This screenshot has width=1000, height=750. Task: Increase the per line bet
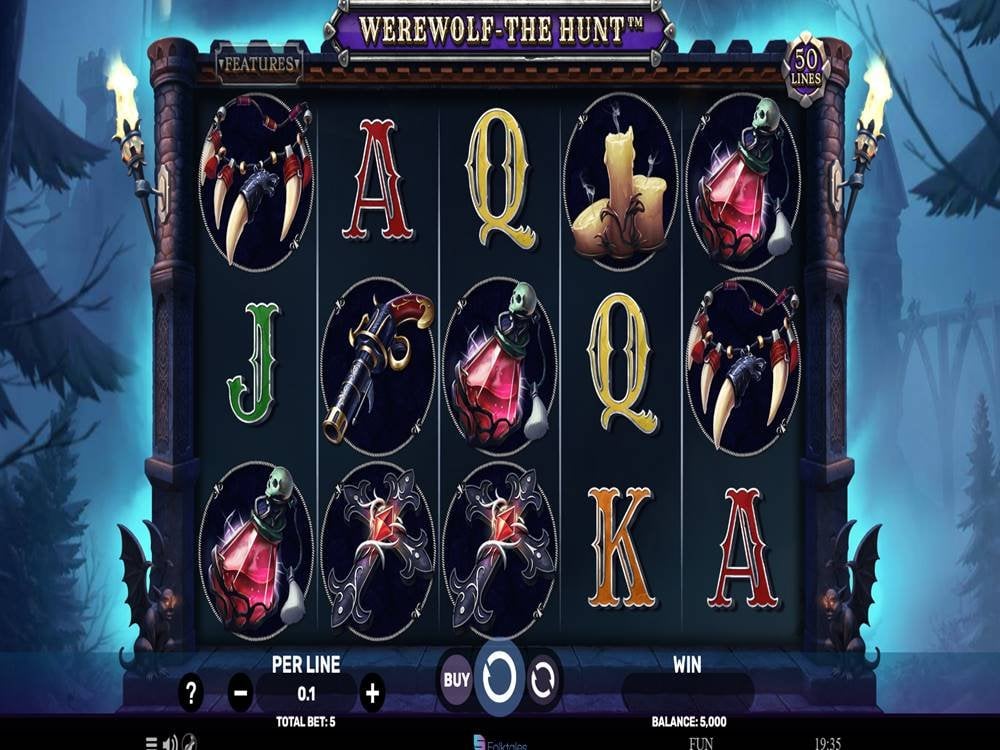(x=372, y=691)
